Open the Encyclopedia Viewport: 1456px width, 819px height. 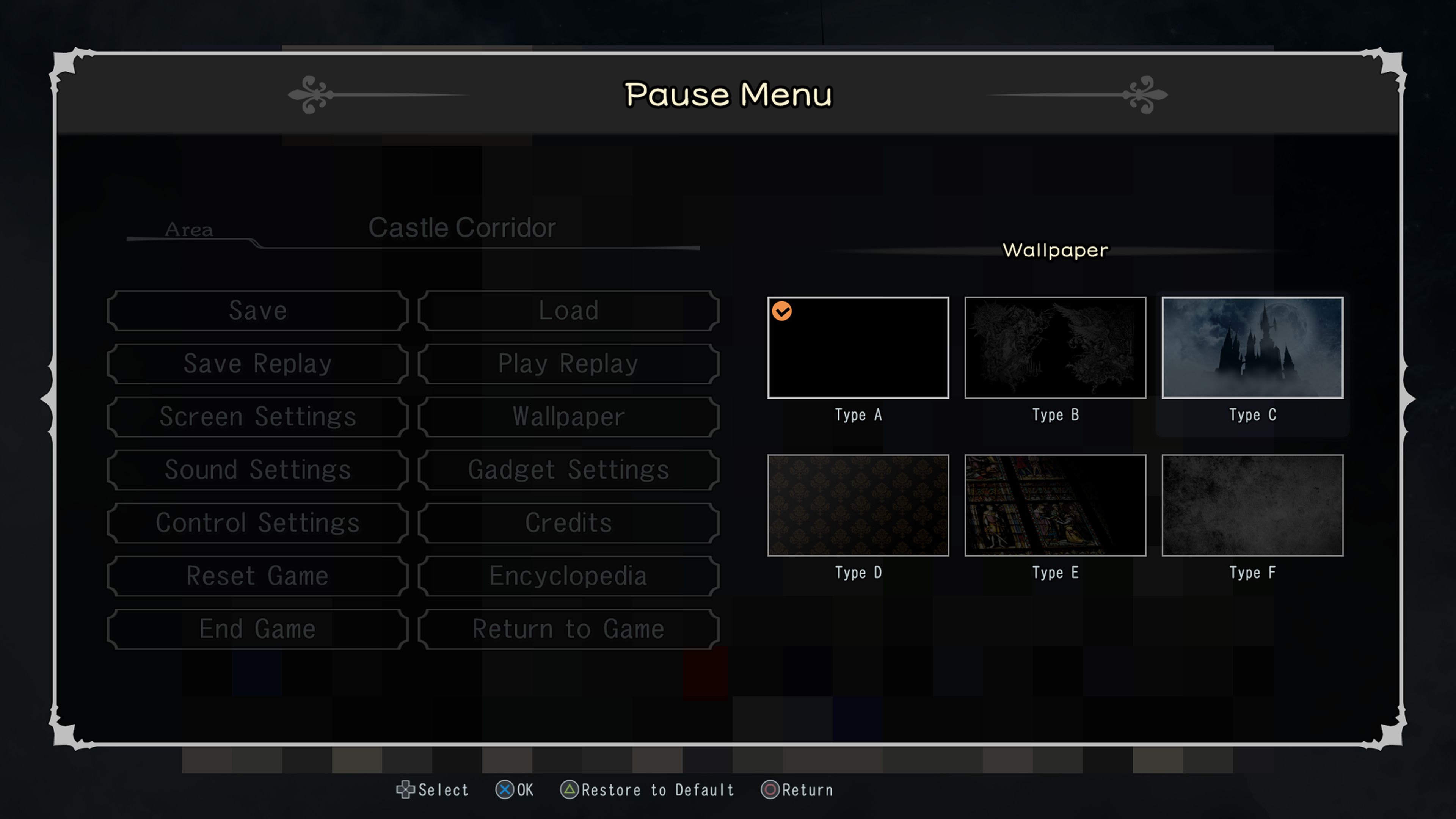(568, 576)
